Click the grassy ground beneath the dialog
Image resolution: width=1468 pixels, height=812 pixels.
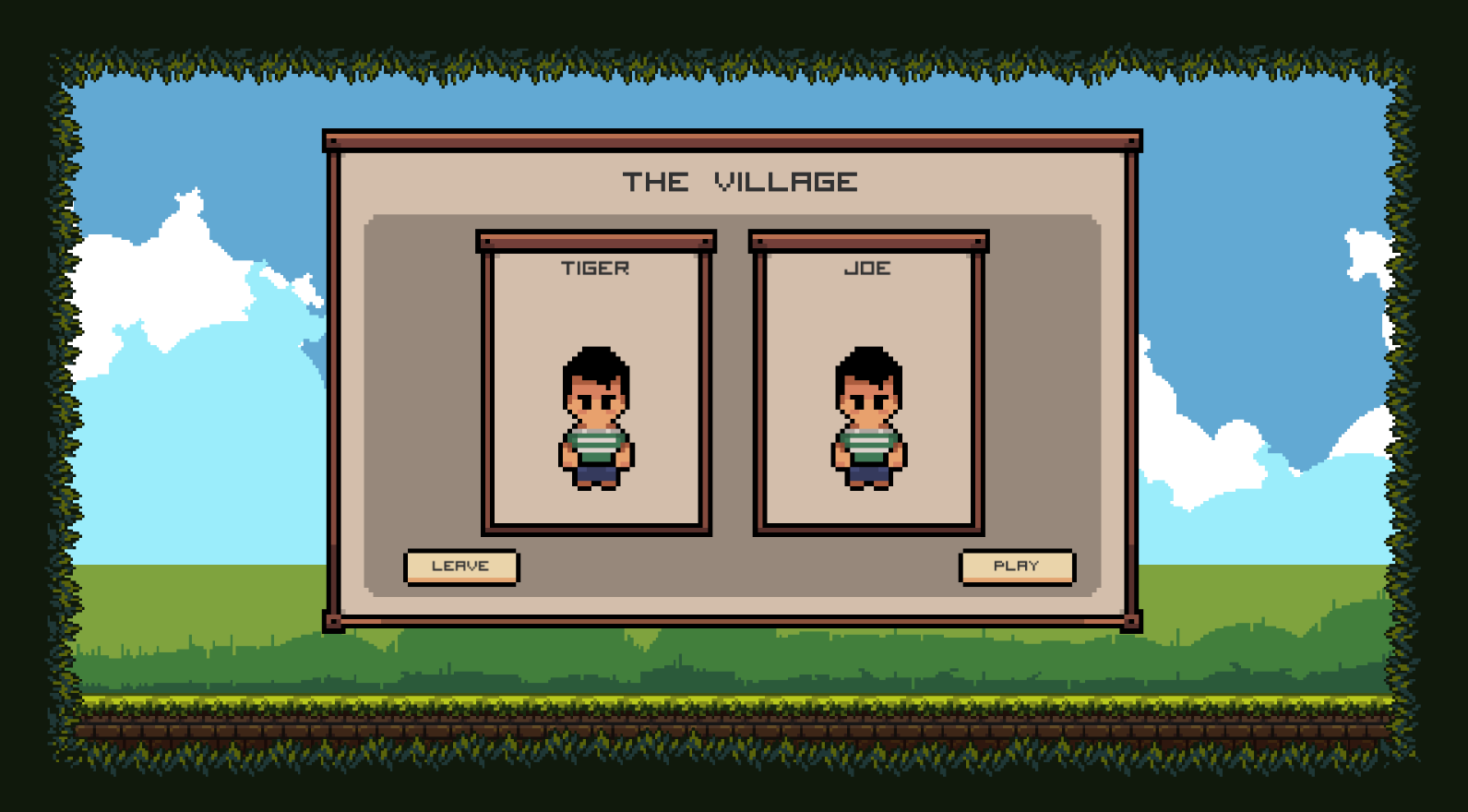click(x=734, y=660)
